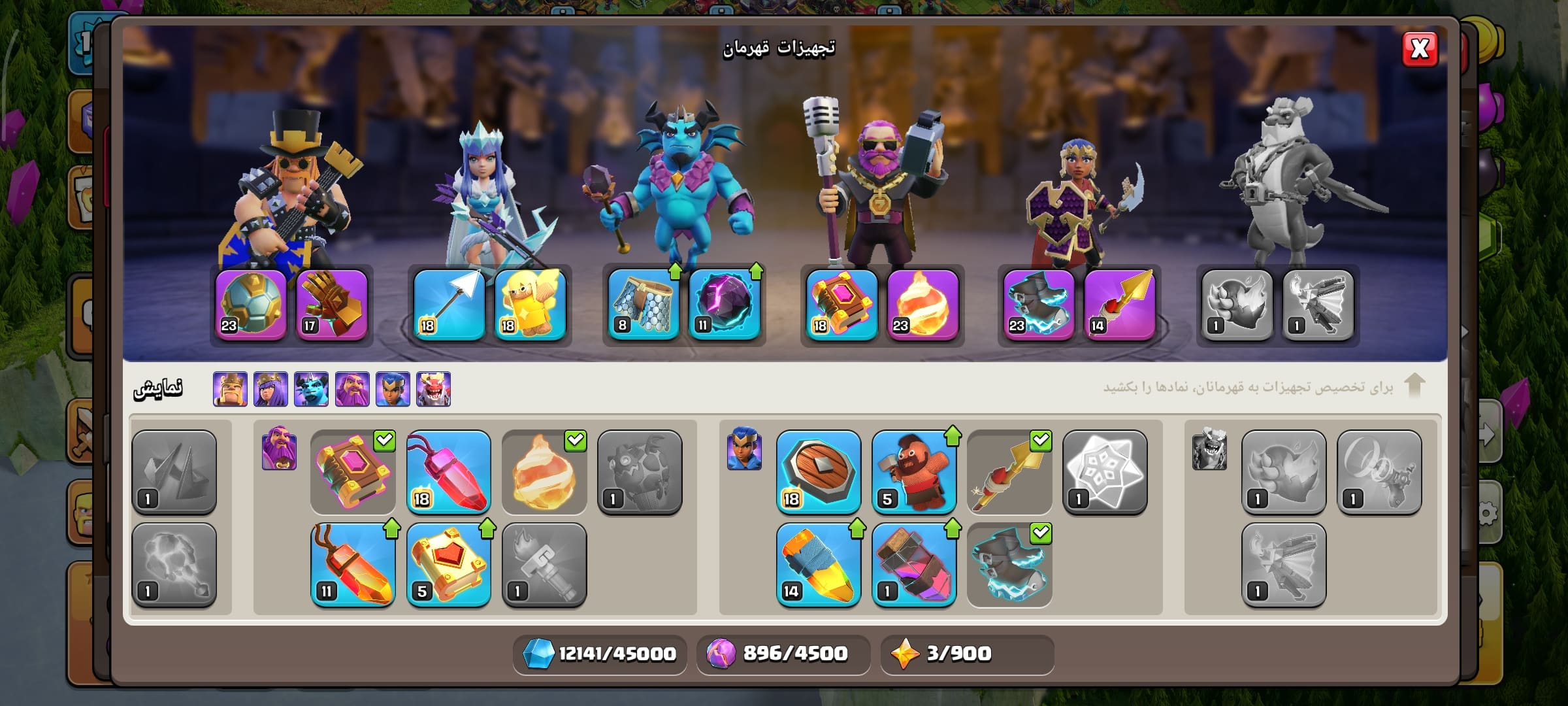Pick the red Dragon Duke filter portrait

click(x=433, y=389)
